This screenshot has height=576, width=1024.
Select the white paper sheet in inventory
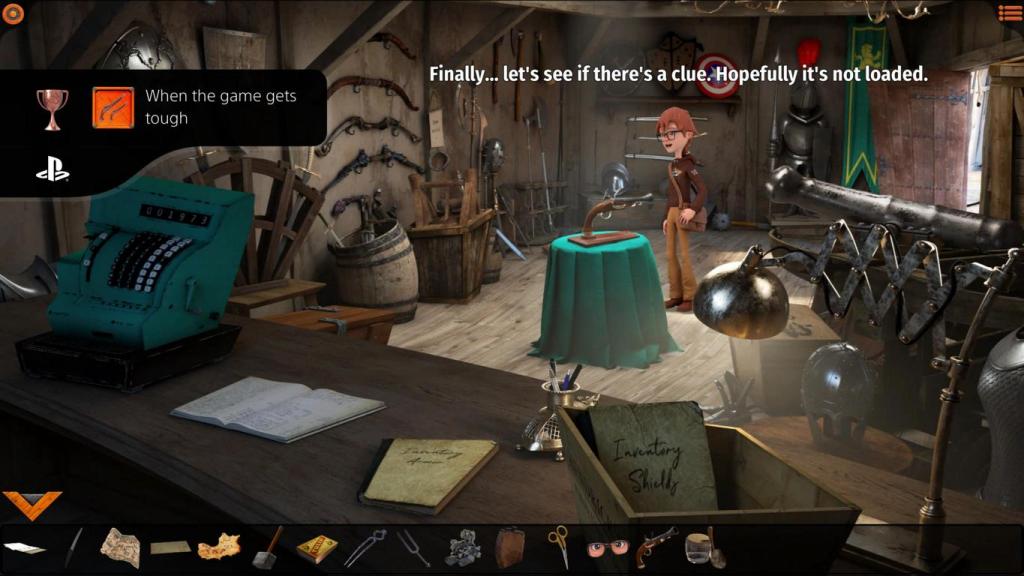pyautogui.click(x=24, y=548)
